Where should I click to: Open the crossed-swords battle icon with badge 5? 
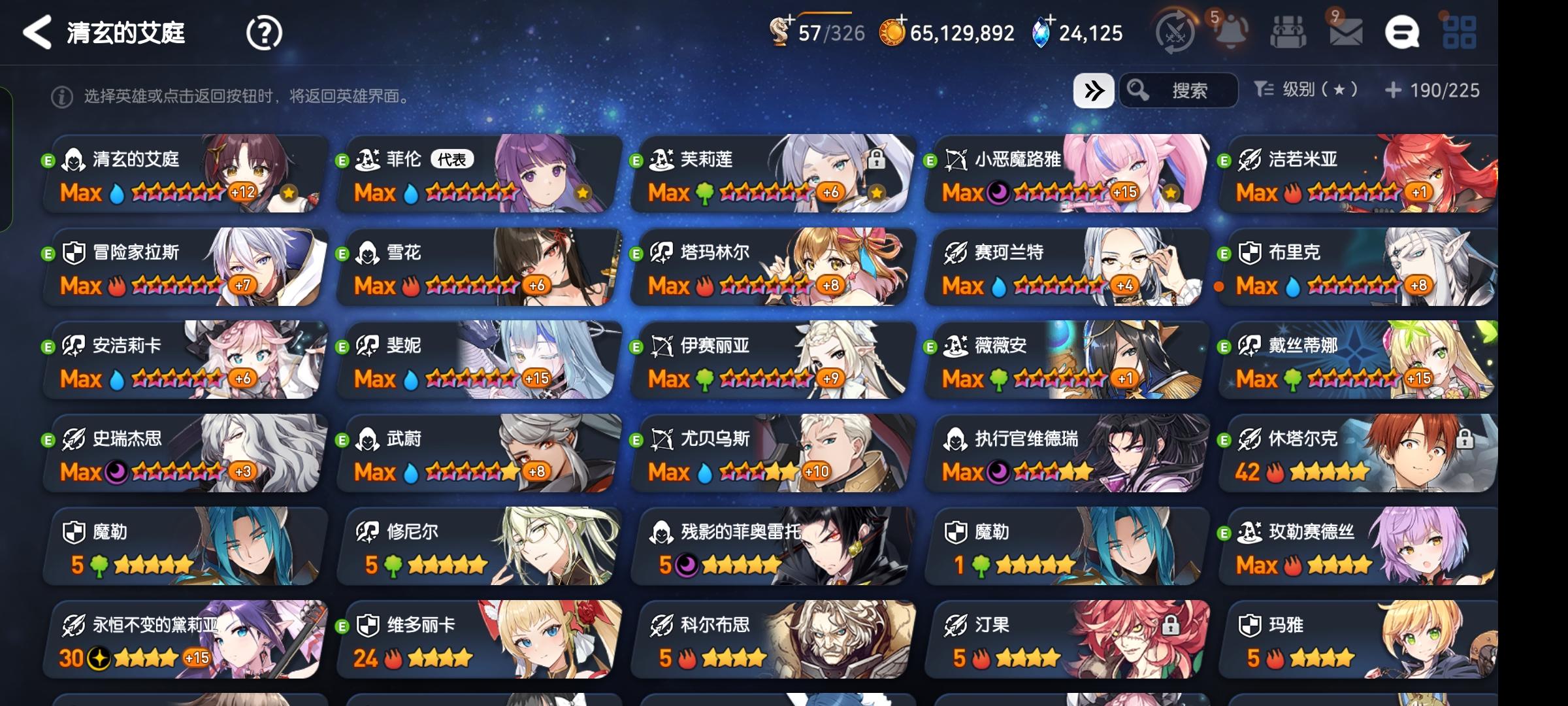tap(1175, 31)
